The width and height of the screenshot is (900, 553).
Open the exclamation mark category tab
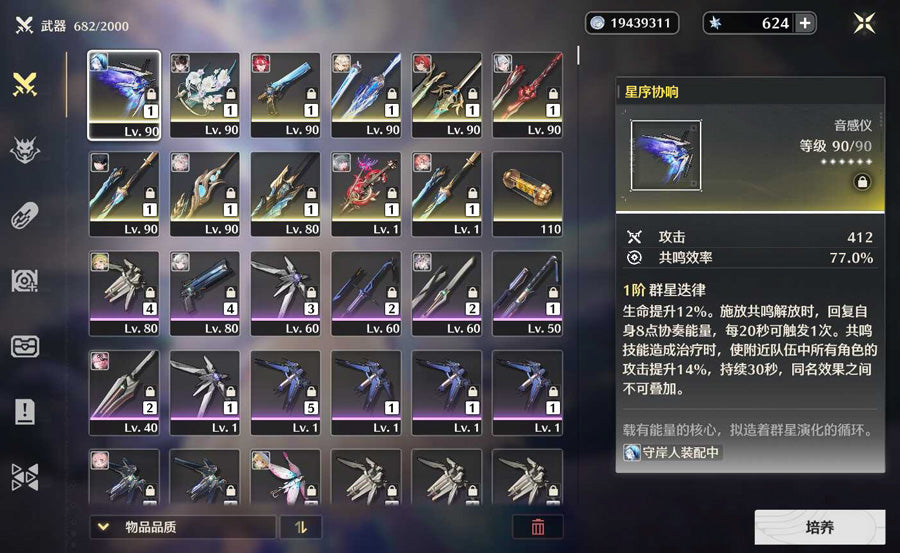tap(25, 411)
